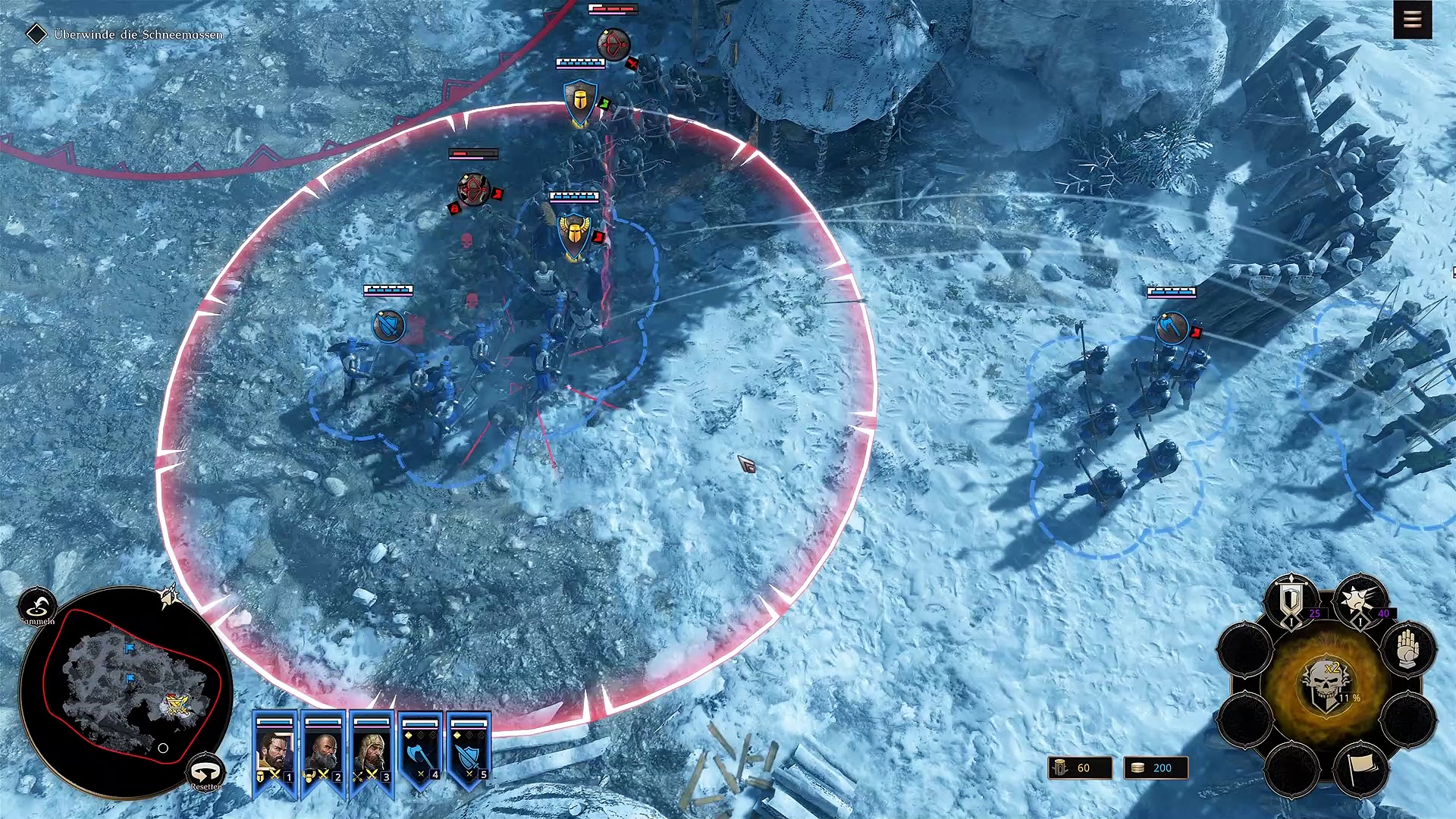Use the spiked mace strike ability

(1360, 603)
